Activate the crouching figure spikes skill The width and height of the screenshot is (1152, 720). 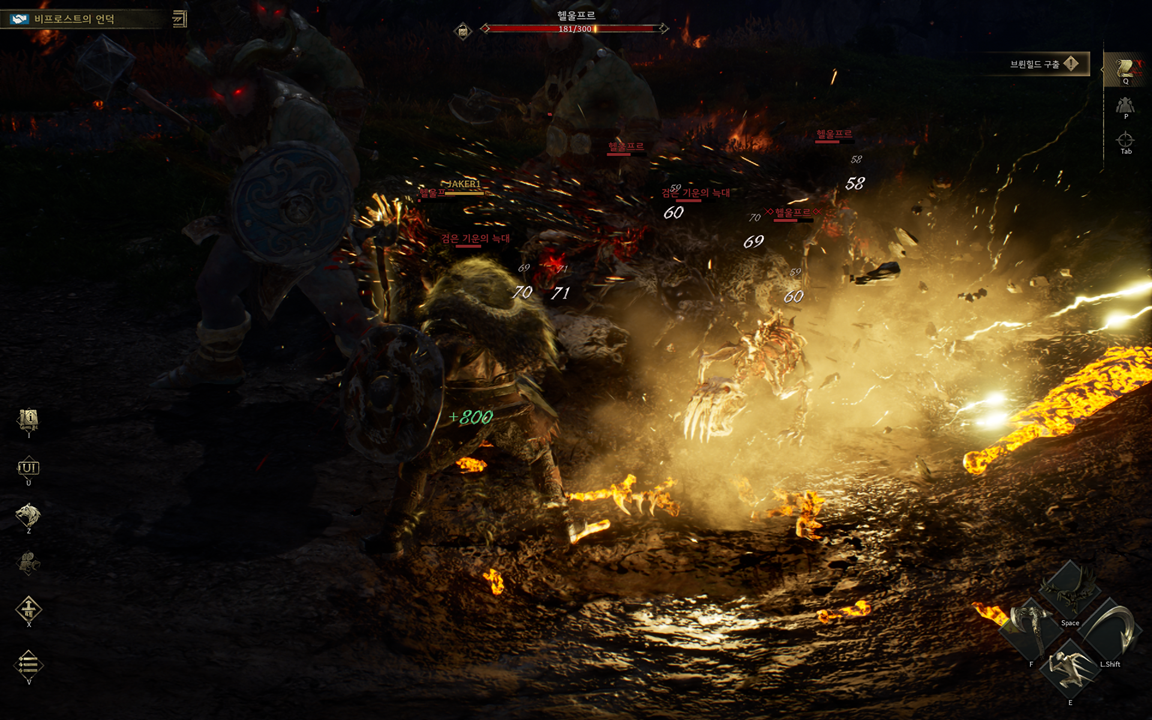coord(1070,668)
